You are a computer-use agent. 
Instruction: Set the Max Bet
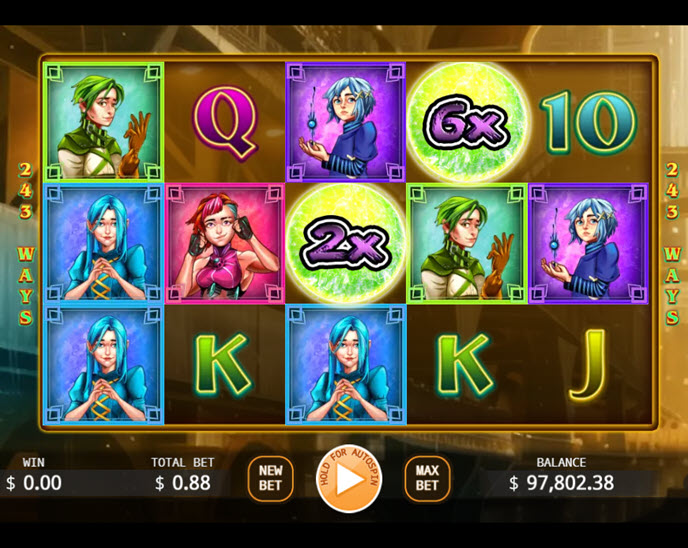click(427, 478)
